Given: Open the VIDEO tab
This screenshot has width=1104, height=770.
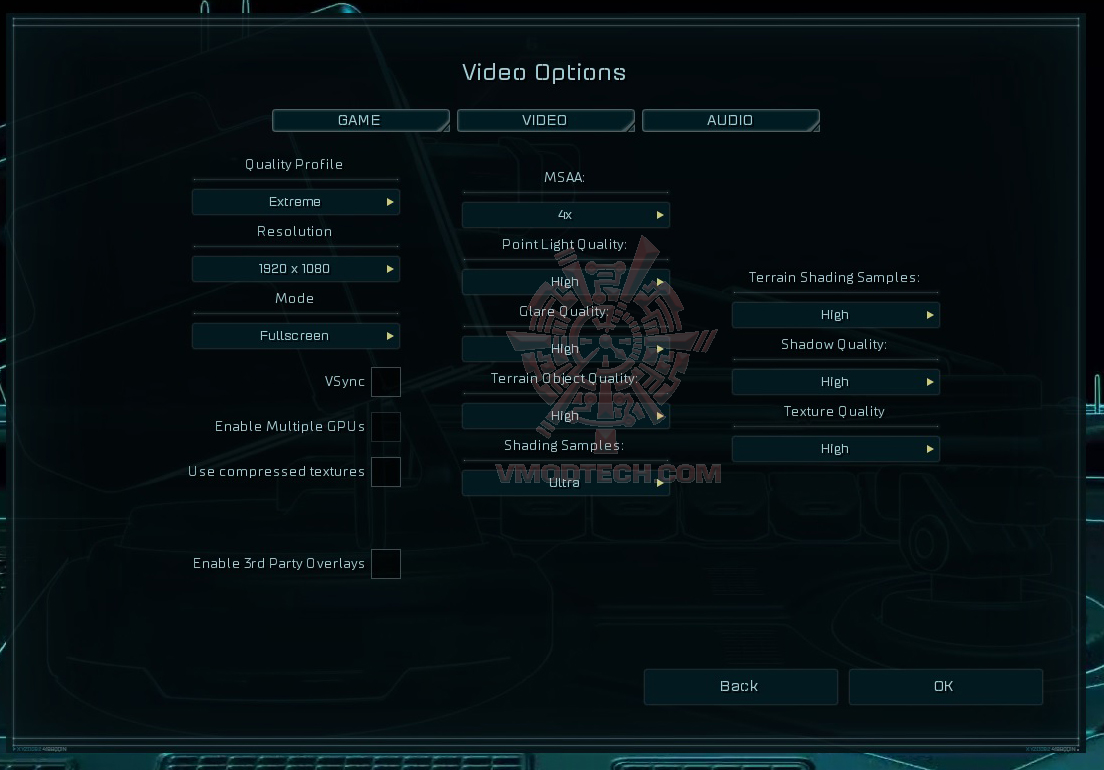Looking at the screenshot, I should (545, 121).
